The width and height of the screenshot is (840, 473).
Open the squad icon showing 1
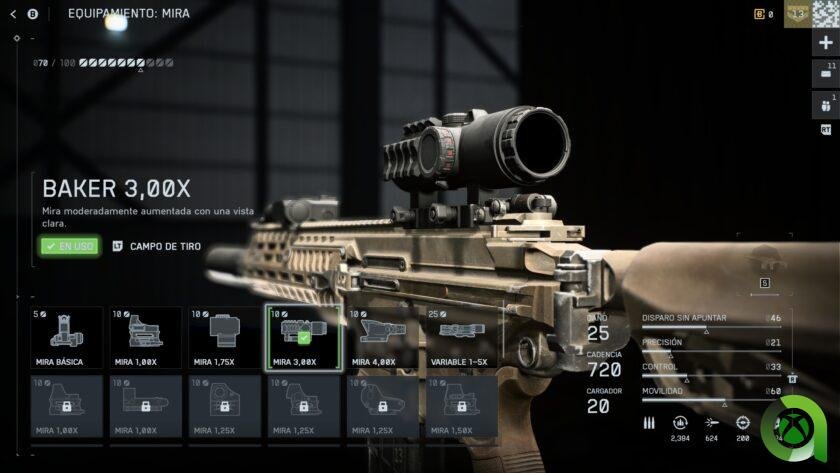coord(825,106)
